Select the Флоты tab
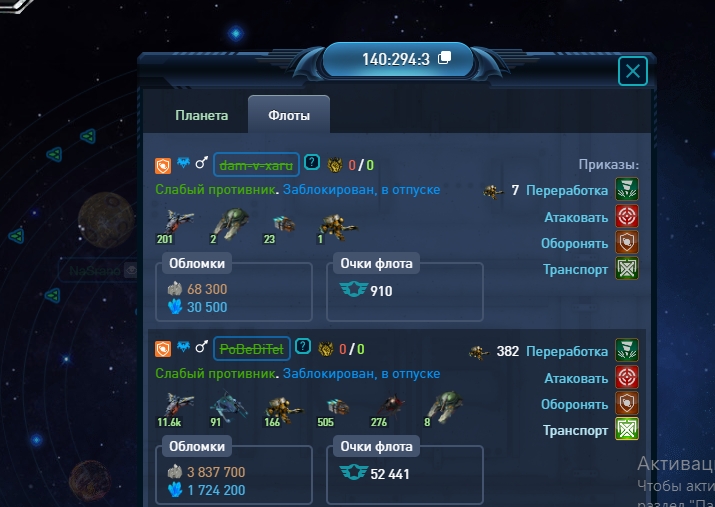This screenshot has width=715, height=507. (289, 116)
